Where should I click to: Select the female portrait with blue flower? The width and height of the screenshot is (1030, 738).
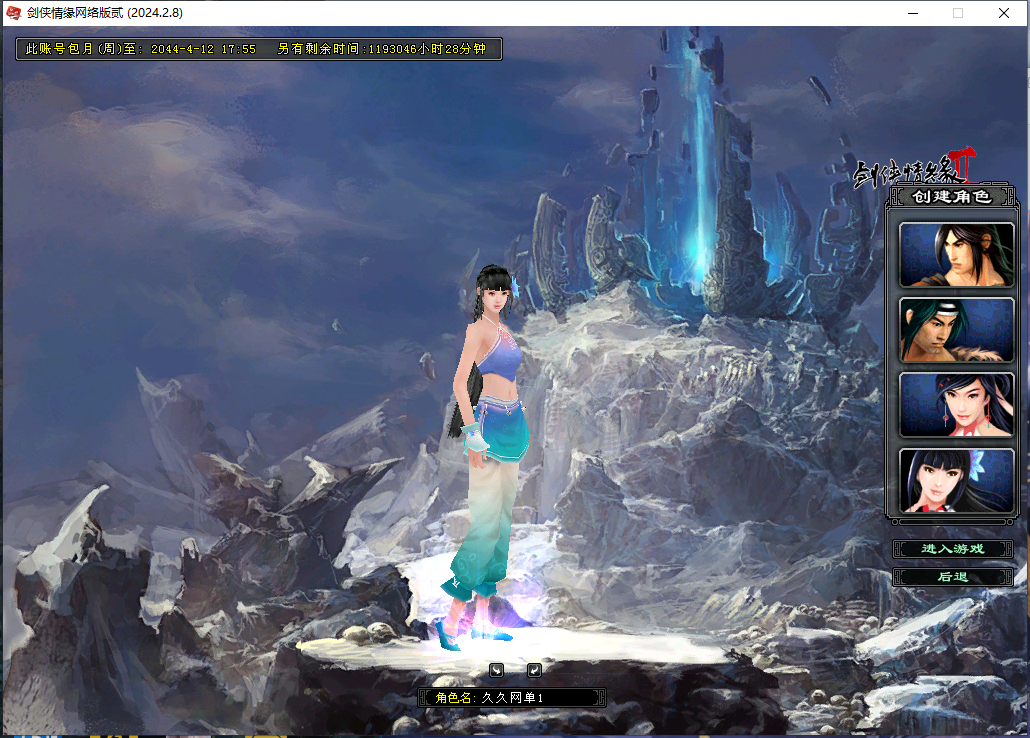tap(956, 480)
